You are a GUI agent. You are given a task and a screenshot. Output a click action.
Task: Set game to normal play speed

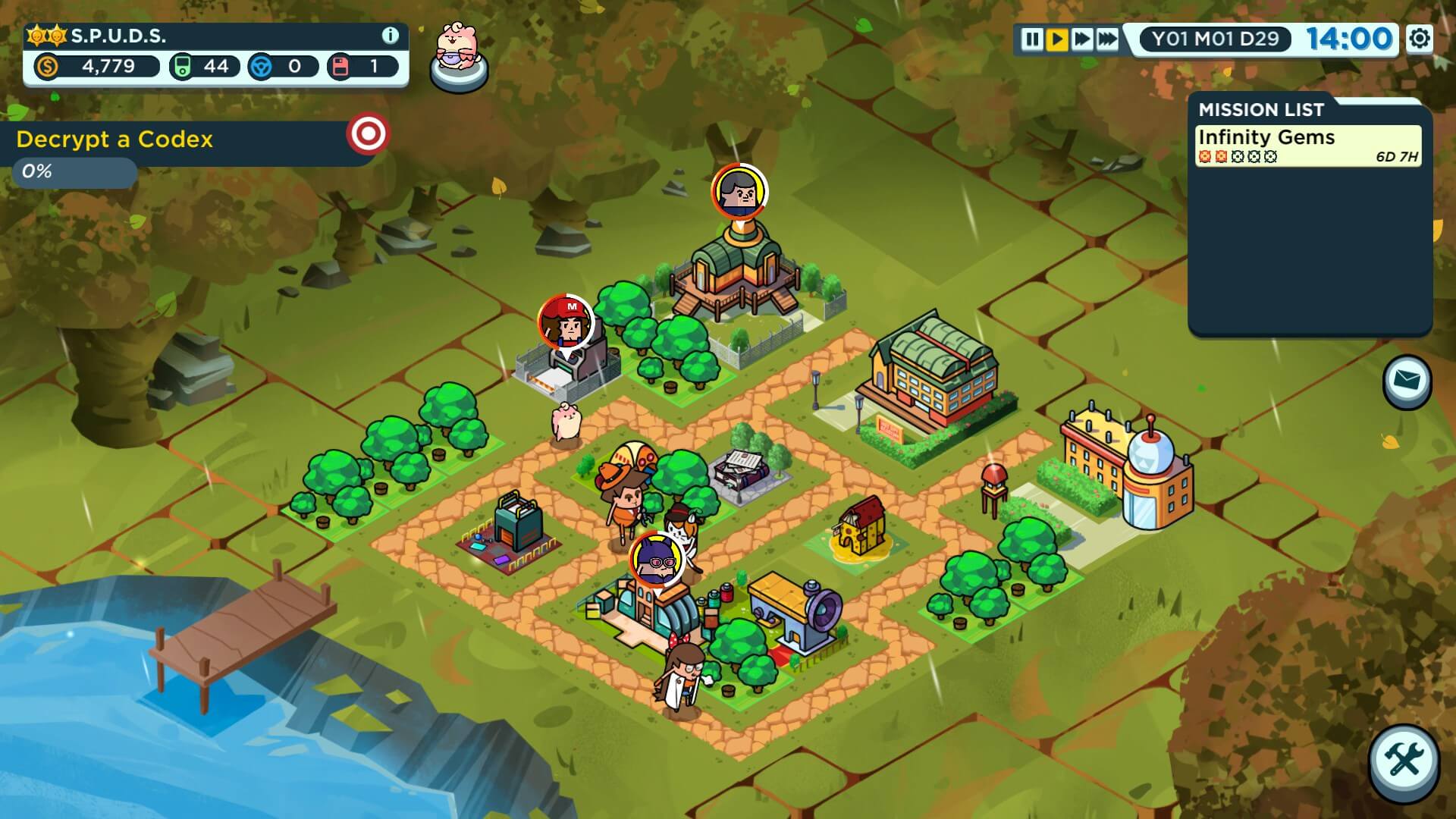1056,39
